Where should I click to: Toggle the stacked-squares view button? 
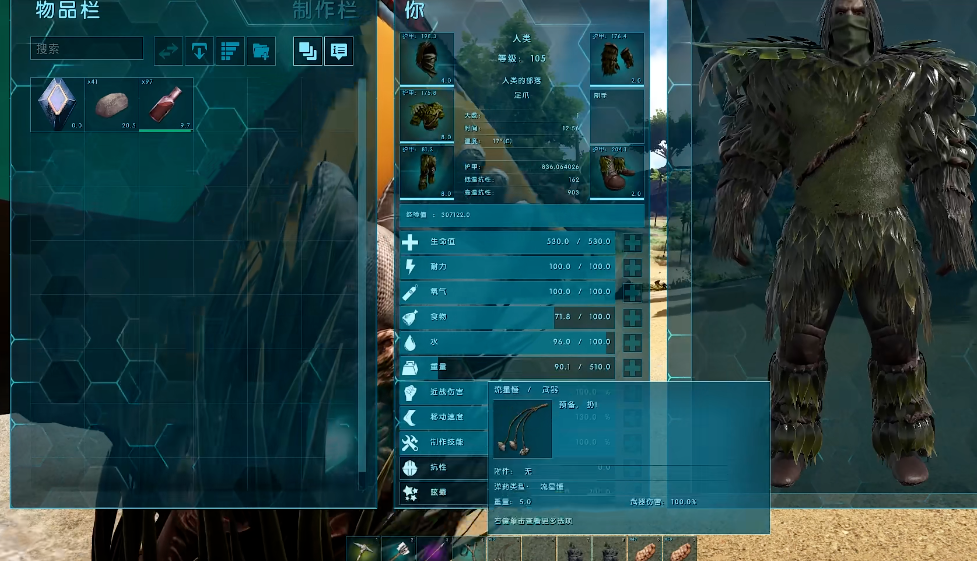(x=308, y=50)
